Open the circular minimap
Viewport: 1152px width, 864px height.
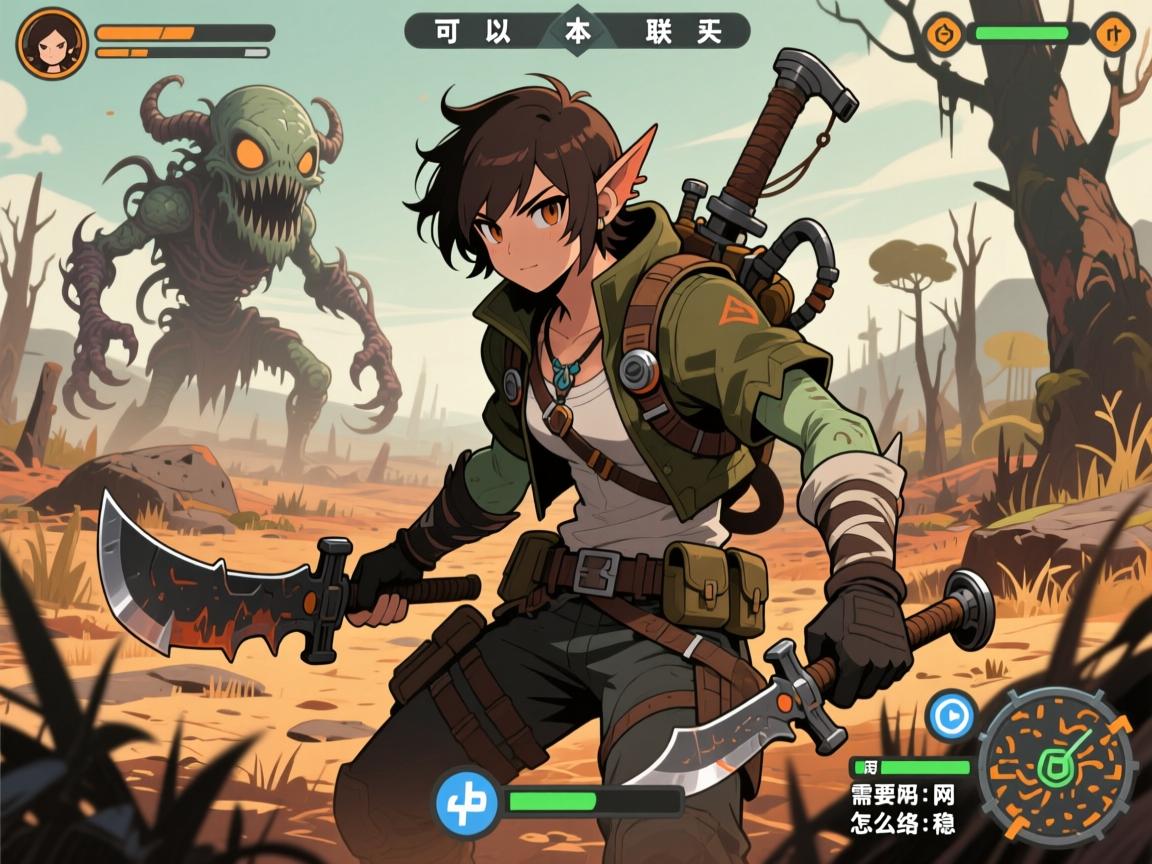[x=1055, y=767]
